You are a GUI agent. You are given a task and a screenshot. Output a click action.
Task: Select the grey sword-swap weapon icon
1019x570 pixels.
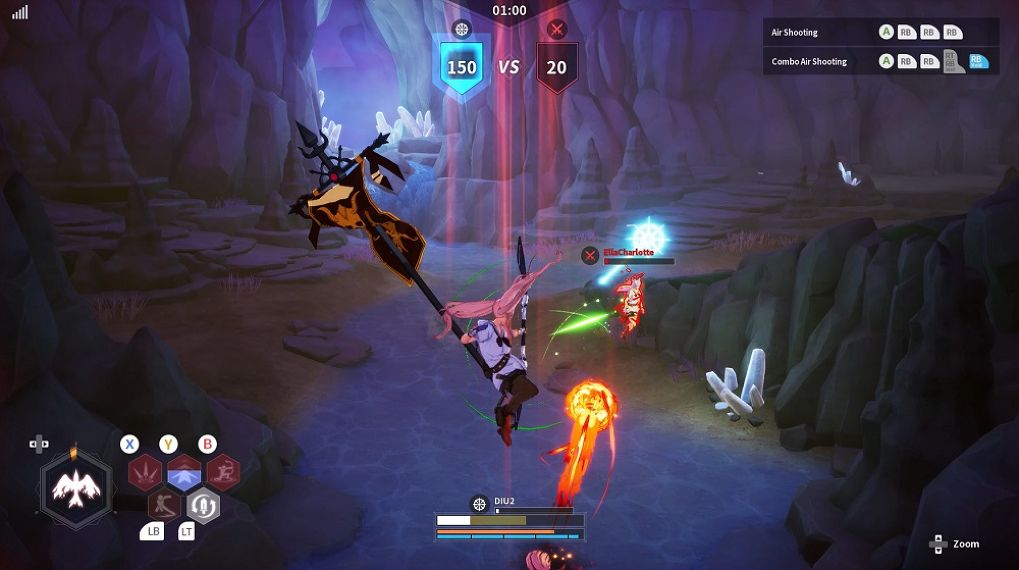point(203,505)
